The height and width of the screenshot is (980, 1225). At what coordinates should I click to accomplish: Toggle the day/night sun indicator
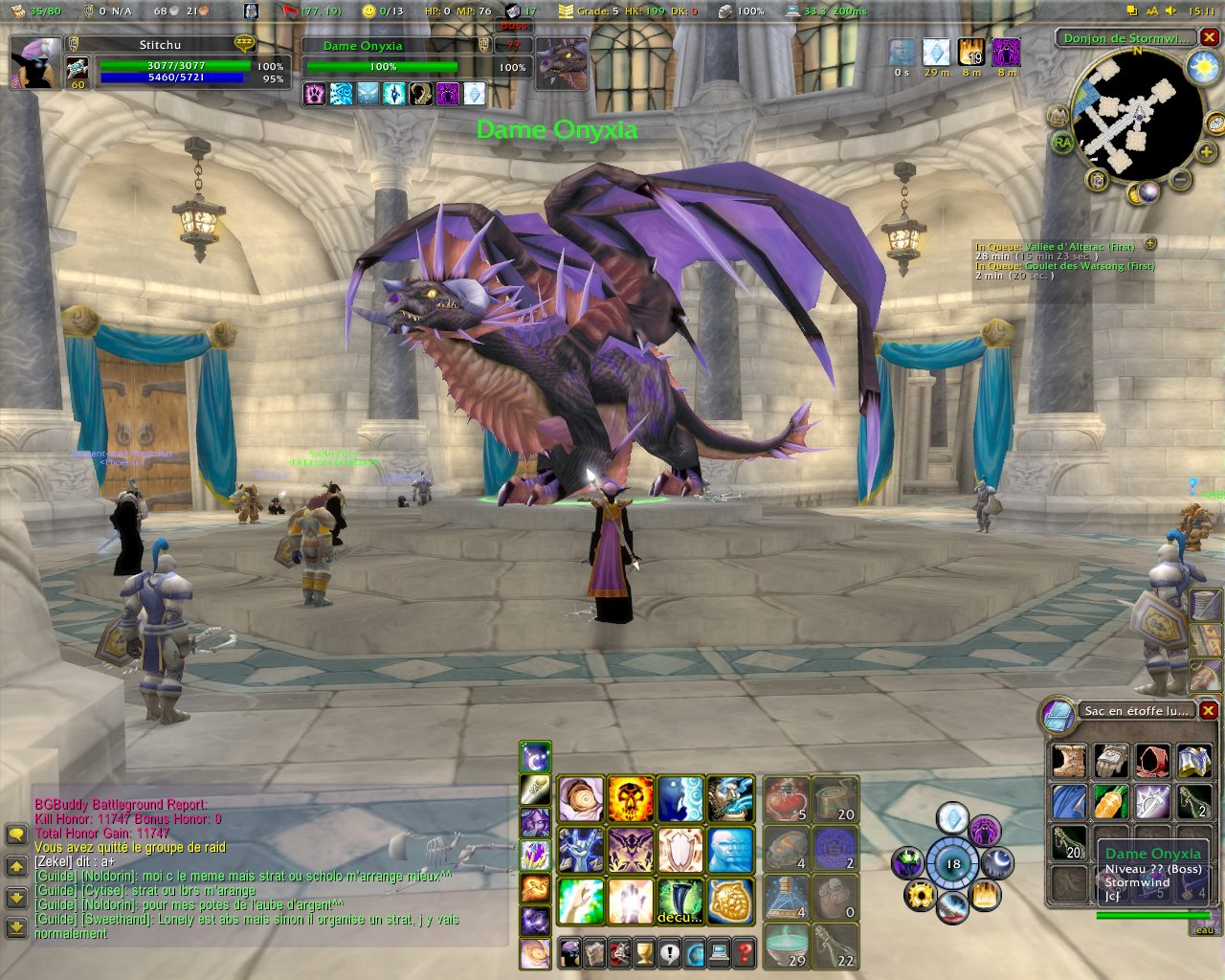click(x=1202, y=67)
